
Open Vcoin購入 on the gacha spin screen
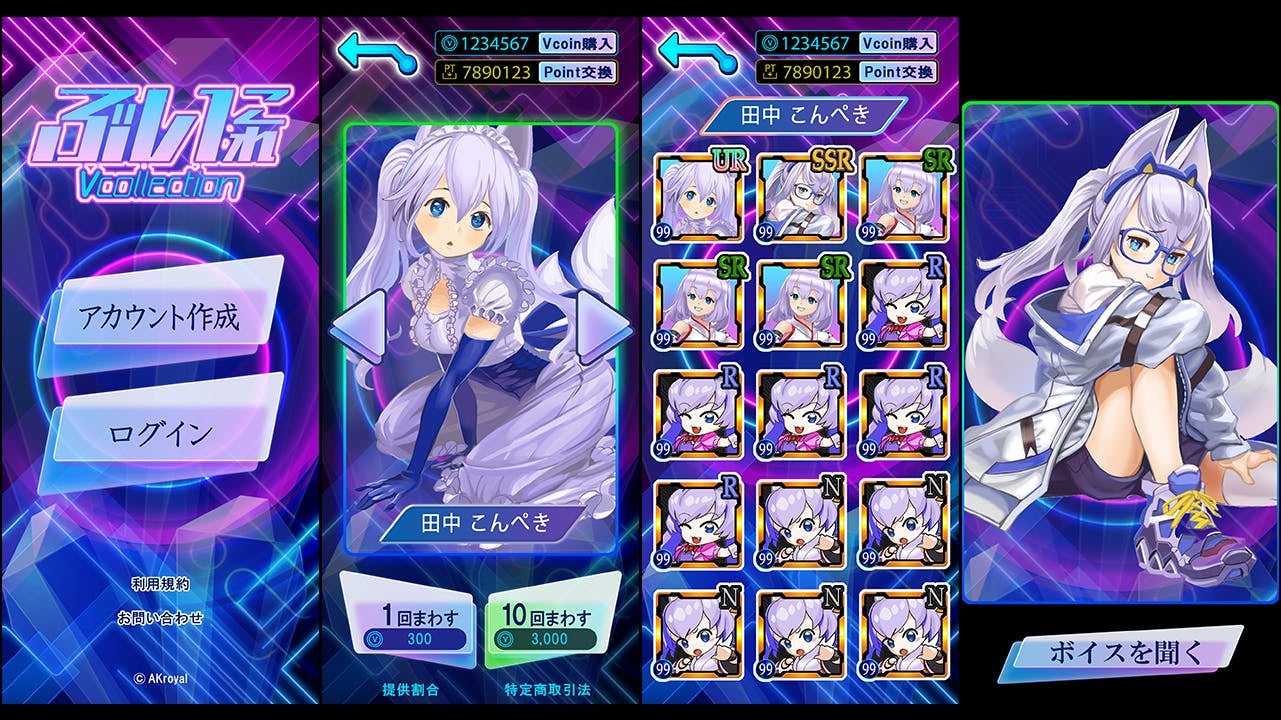point(577,43)
